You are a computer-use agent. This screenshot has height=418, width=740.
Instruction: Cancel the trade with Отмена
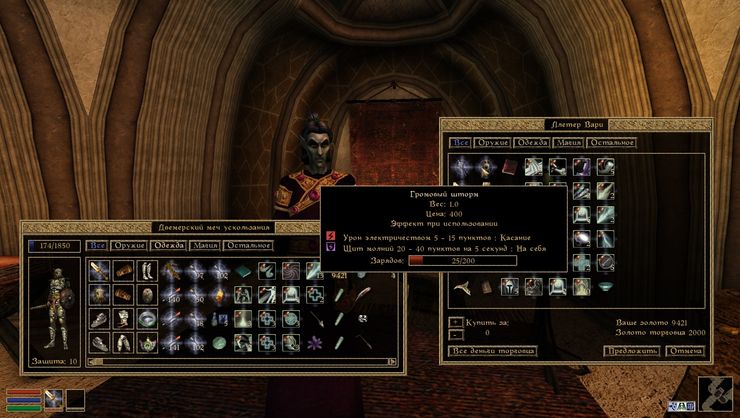(685, 351)
